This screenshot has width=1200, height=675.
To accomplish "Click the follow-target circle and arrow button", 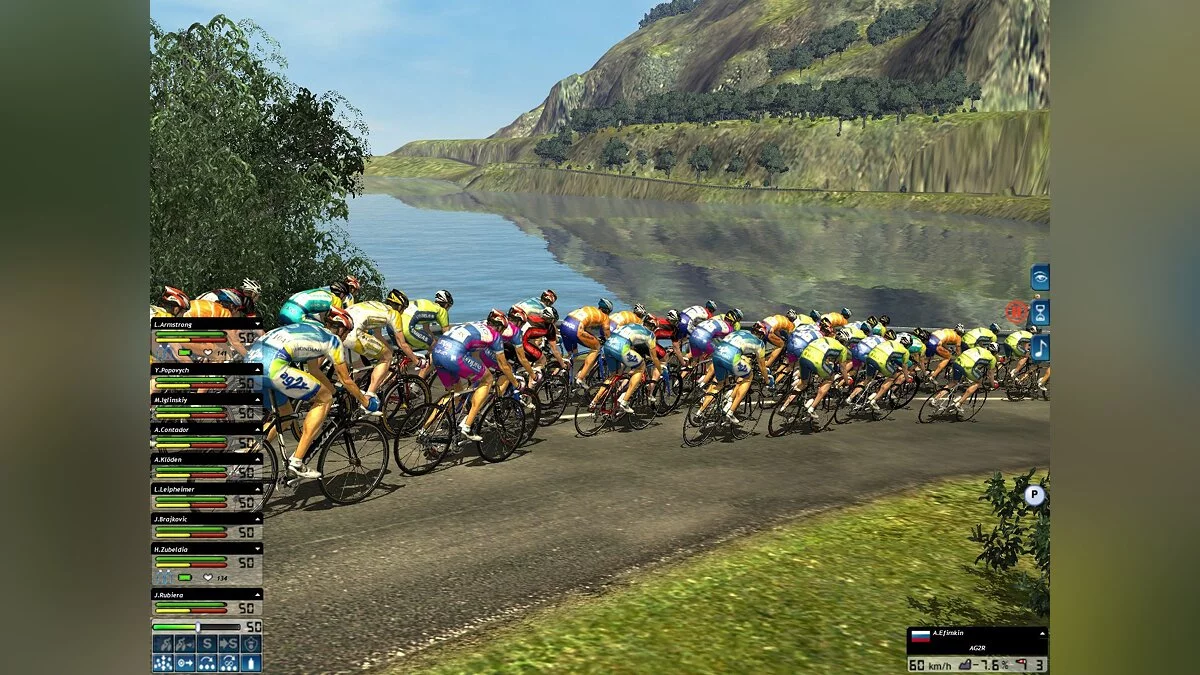I will click(185, 662).
